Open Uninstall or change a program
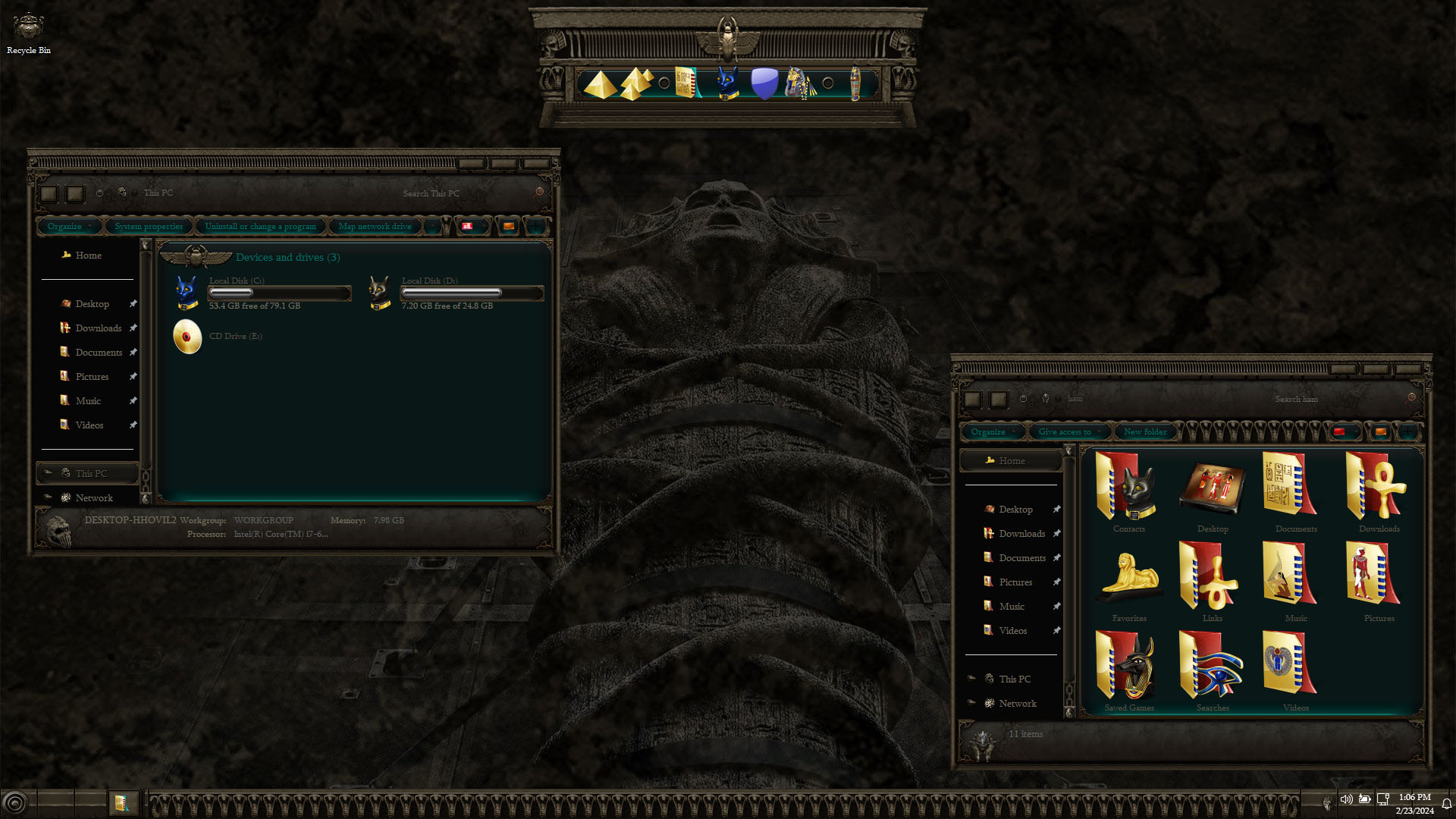Image resolution: width=1456 pixels, height=819 pixels. click(260, 226)
